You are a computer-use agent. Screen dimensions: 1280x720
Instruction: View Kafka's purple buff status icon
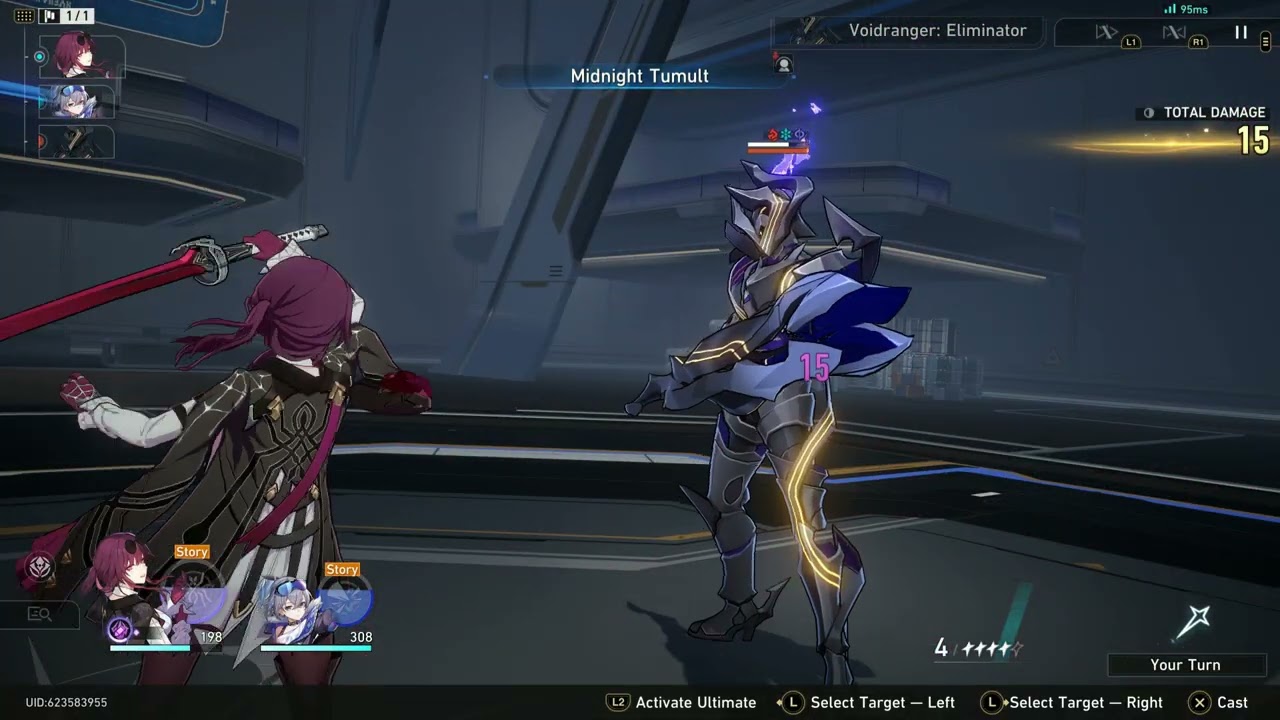pos(120,629)
